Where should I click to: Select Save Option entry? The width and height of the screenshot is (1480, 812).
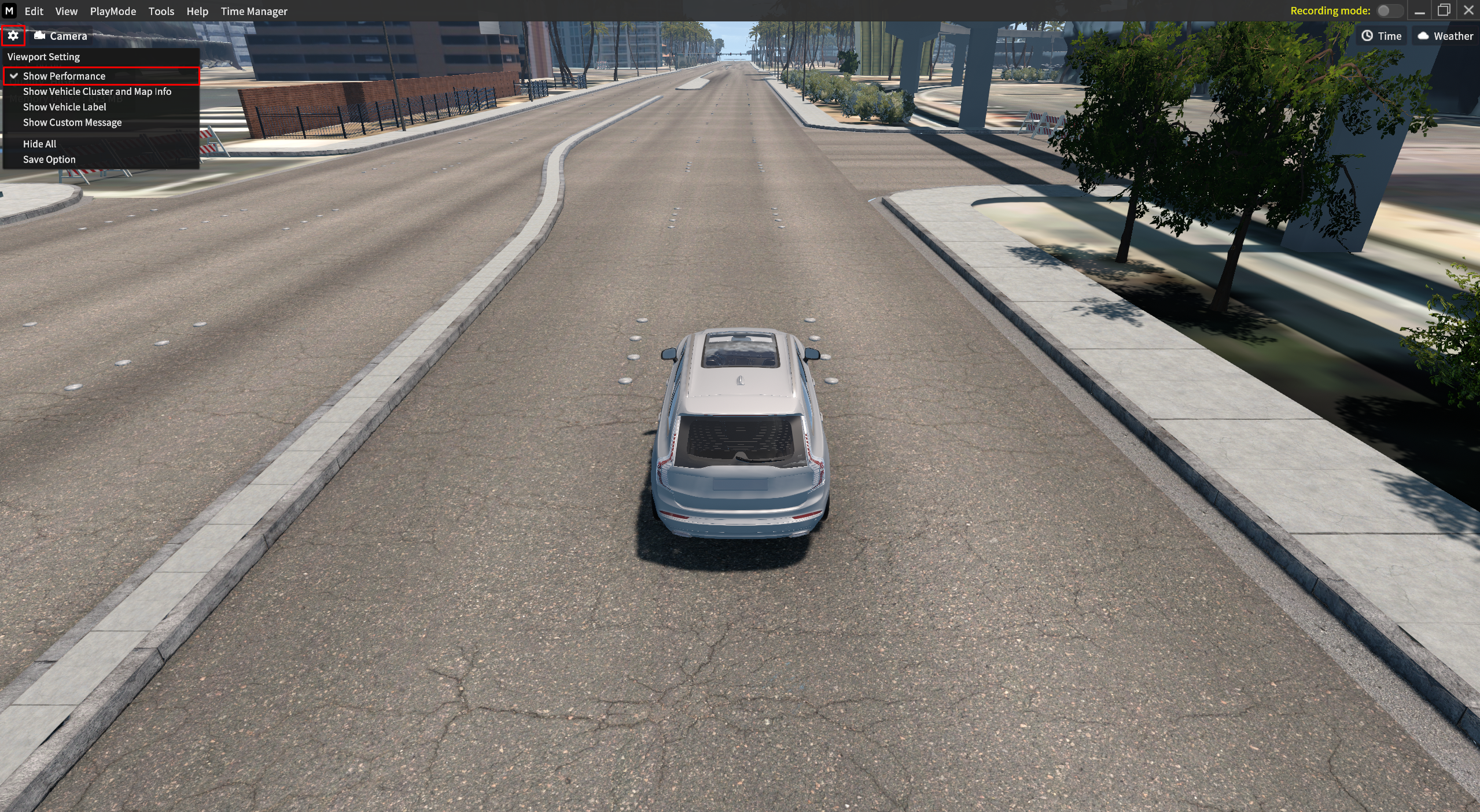point(49,160)
